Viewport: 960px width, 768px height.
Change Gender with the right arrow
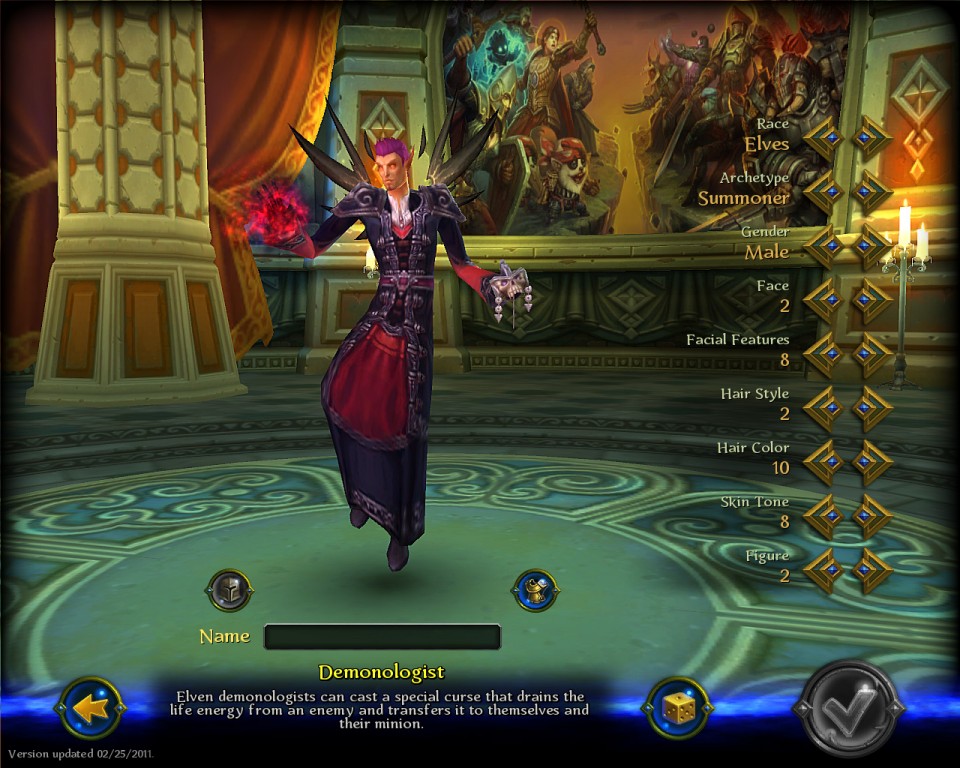coord(872,246)
